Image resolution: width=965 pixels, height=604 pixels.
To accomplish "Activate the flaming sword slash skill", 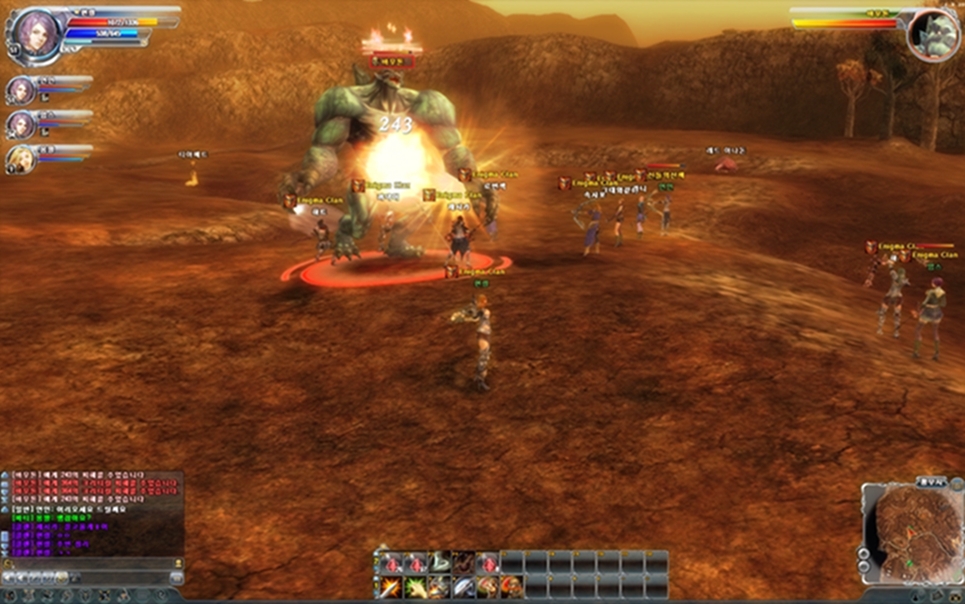I will pos(389,586).
